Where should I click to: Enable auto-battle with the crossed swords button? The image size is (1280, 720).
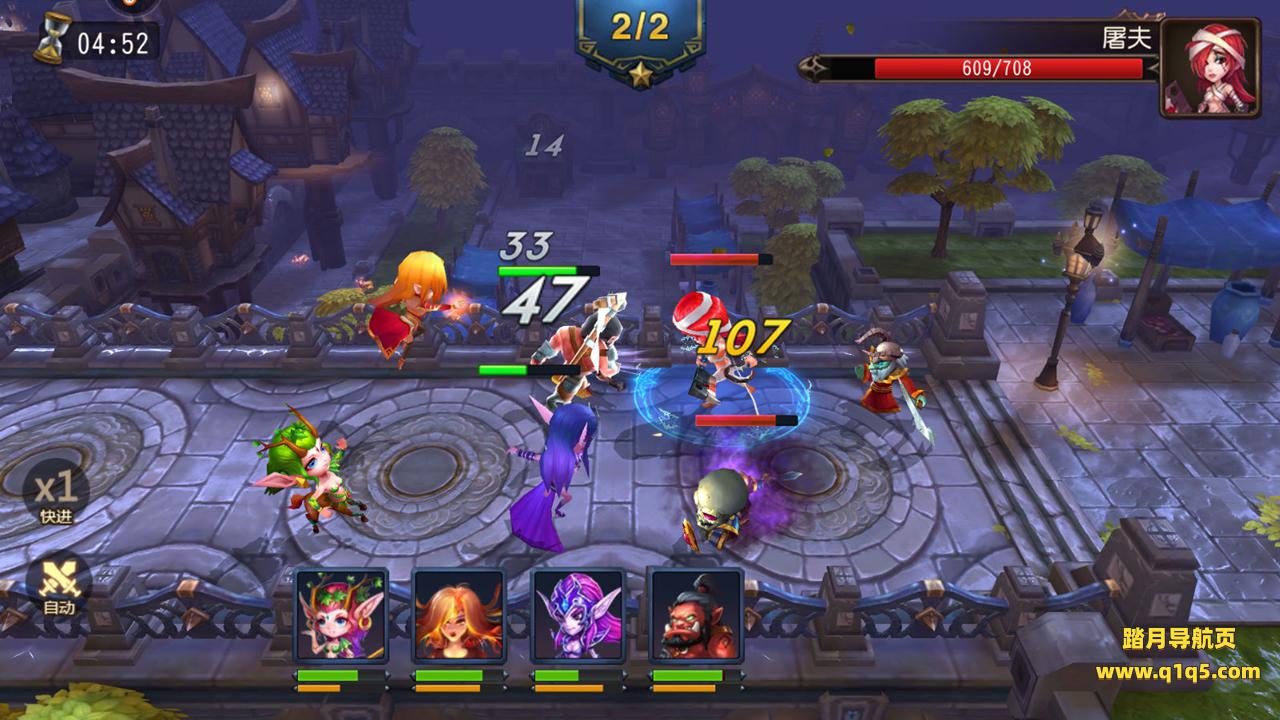coord(59,582)
